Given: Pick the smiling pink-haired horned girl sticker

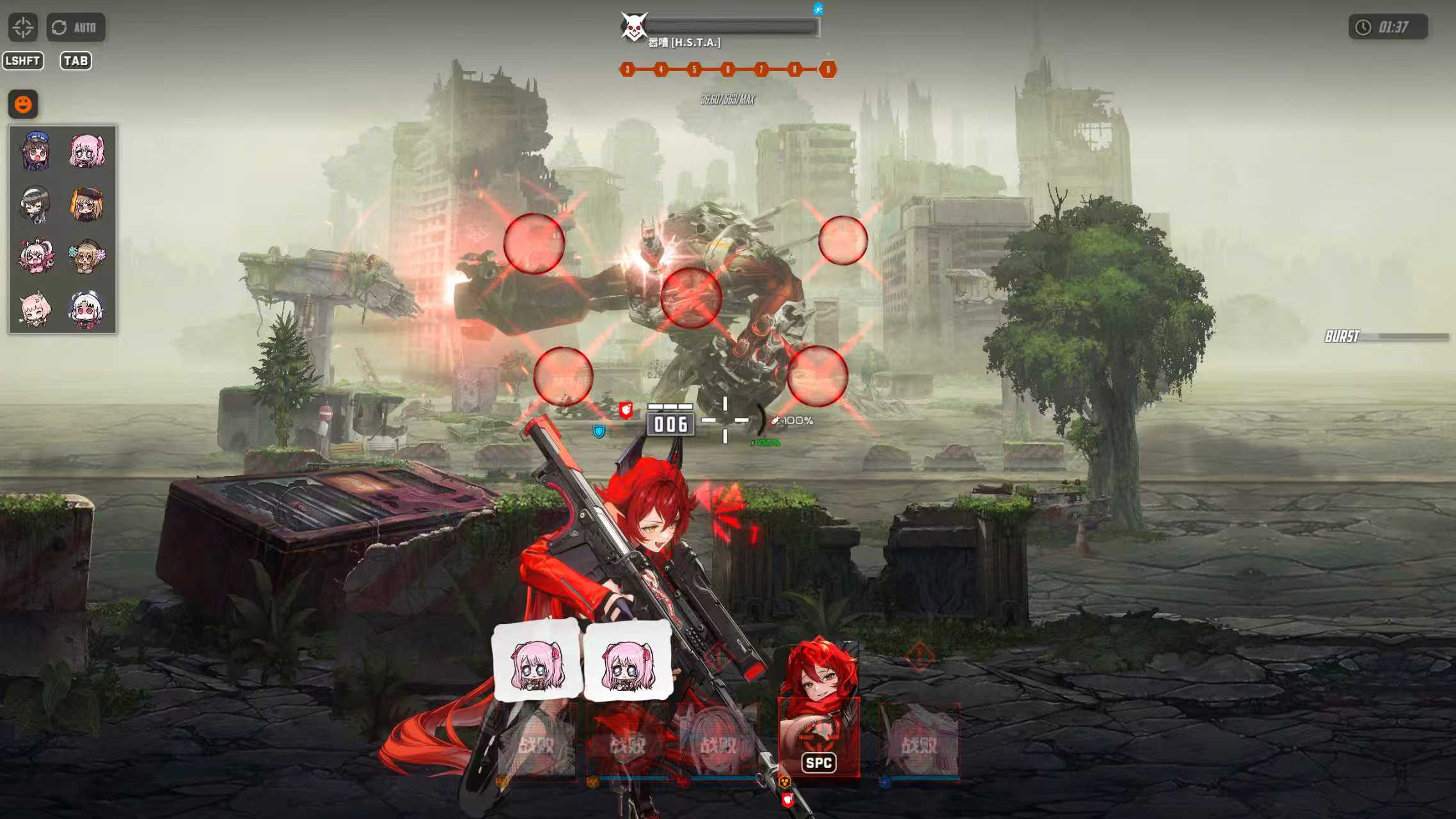Looking at the screenshot, I should (36, 309).
